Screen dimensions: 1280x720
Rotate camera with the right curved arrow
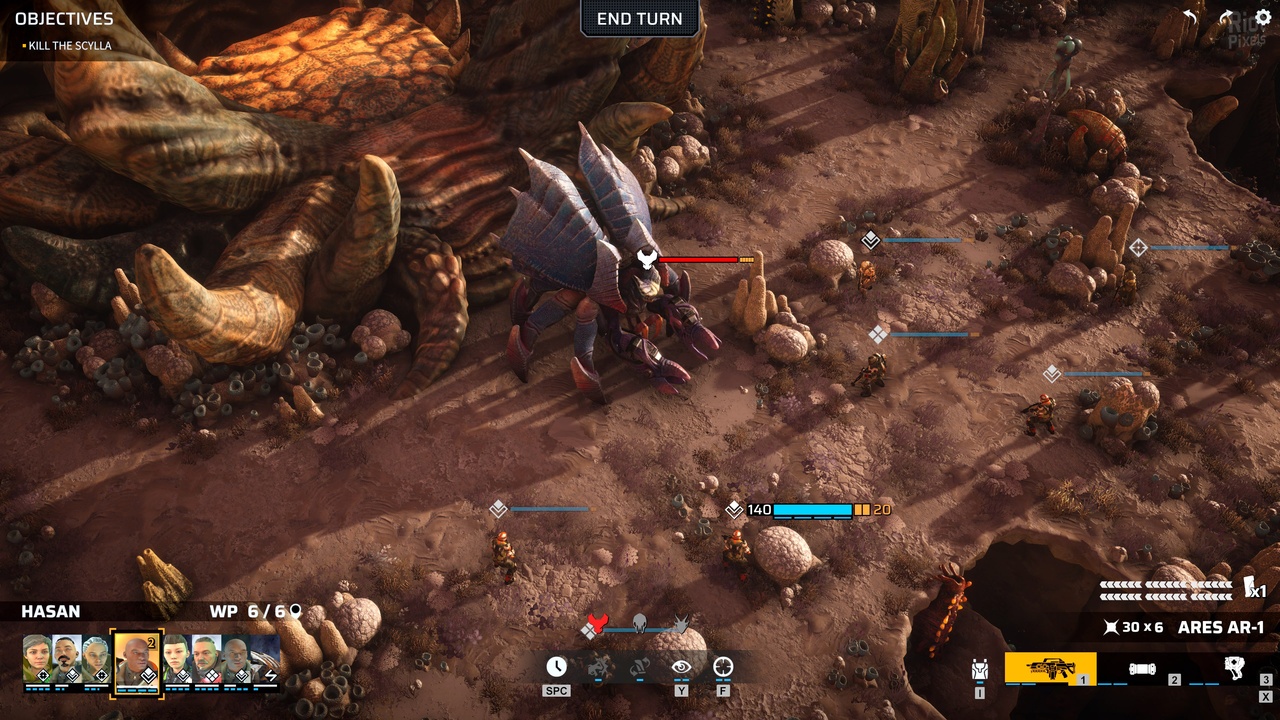point(1226,17)
